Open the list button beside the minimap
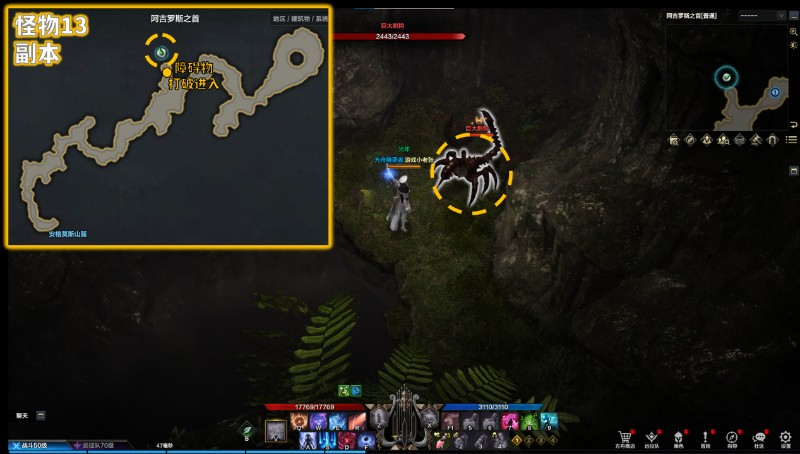Image resolution: width=800 pixels, height=454 pixels. (x=791, y=140)
